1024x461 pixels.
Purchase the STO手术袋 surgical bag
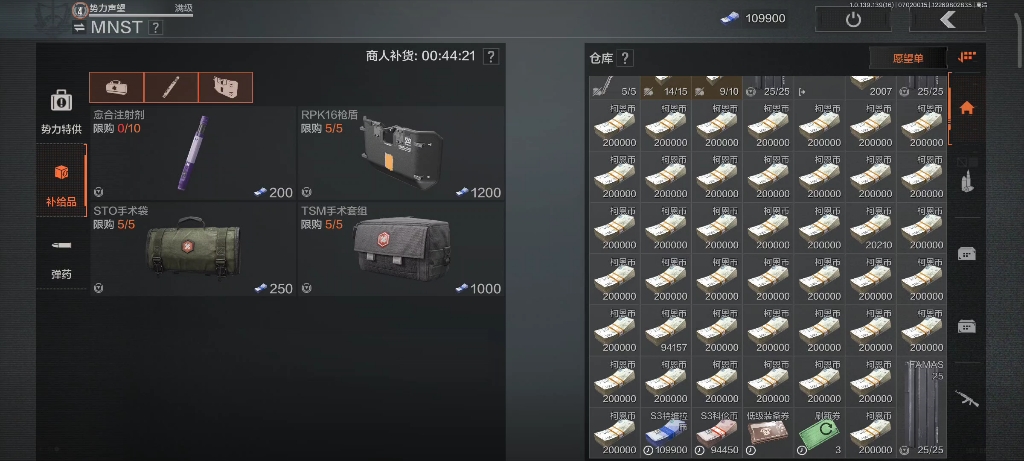click(x=193, y=249)
